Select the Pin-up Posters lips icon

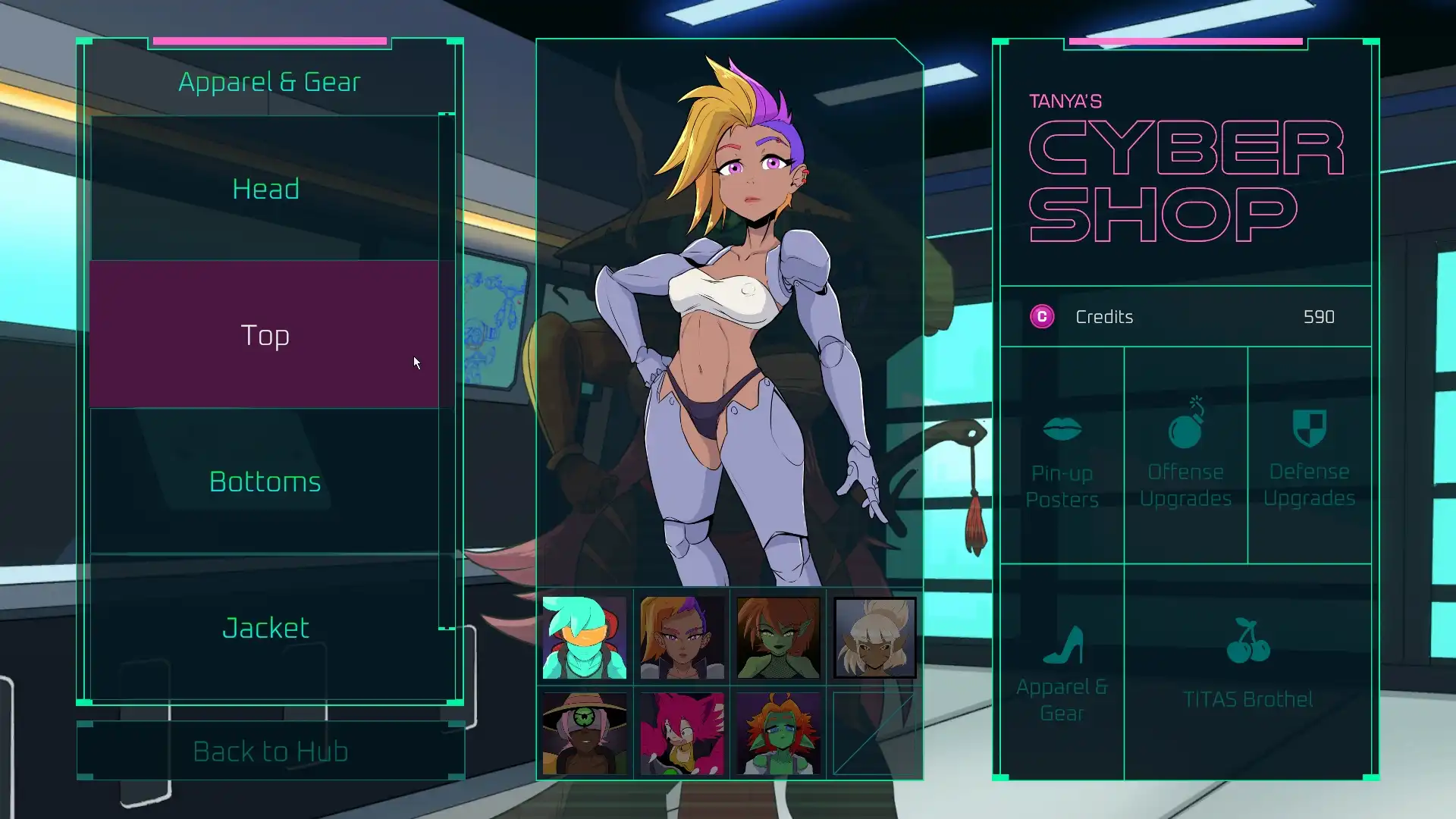(x=1062, y=430)
